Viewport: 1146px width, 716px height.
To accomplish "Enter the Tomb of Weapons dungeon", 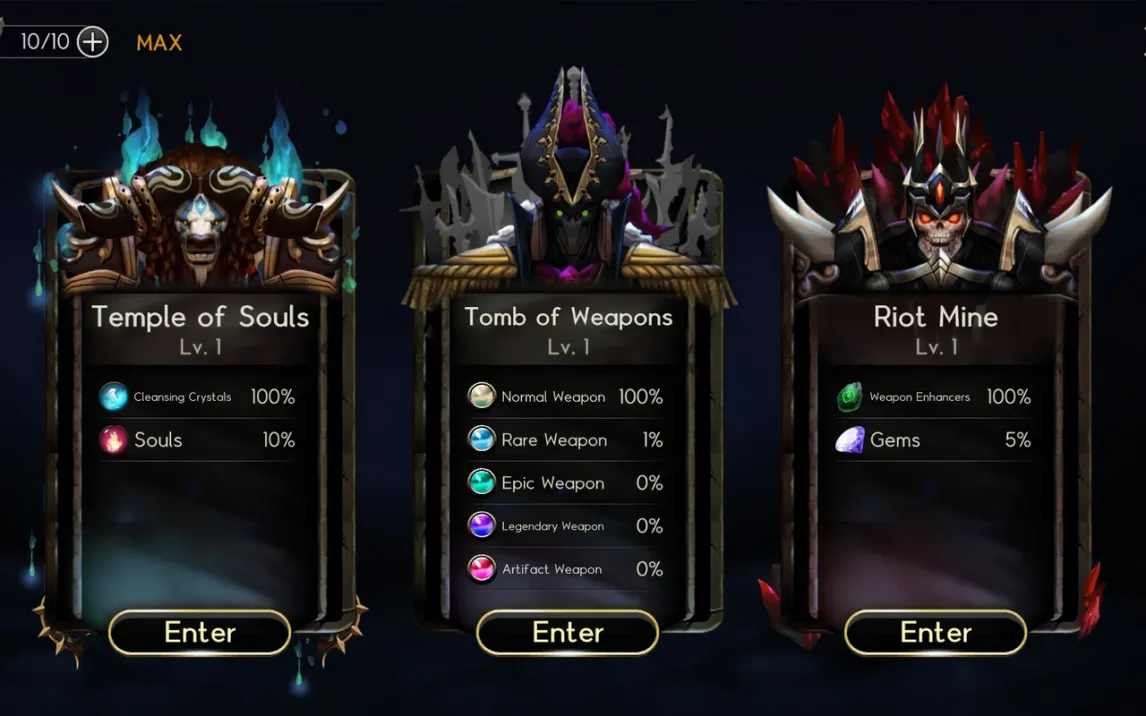I will click(568, 633).
